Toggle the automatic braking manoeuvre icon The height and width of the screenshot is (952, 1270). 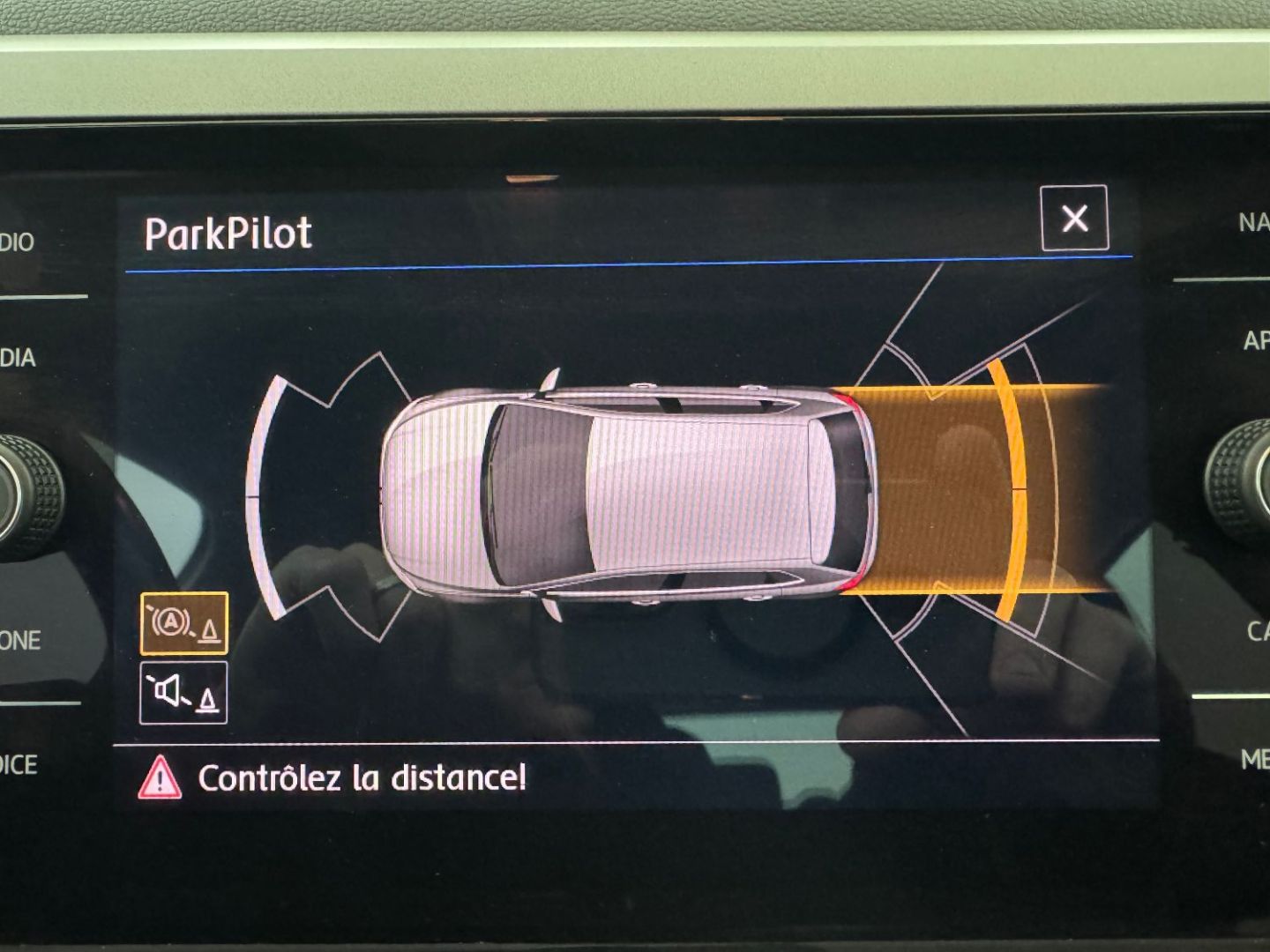(183, 623)
